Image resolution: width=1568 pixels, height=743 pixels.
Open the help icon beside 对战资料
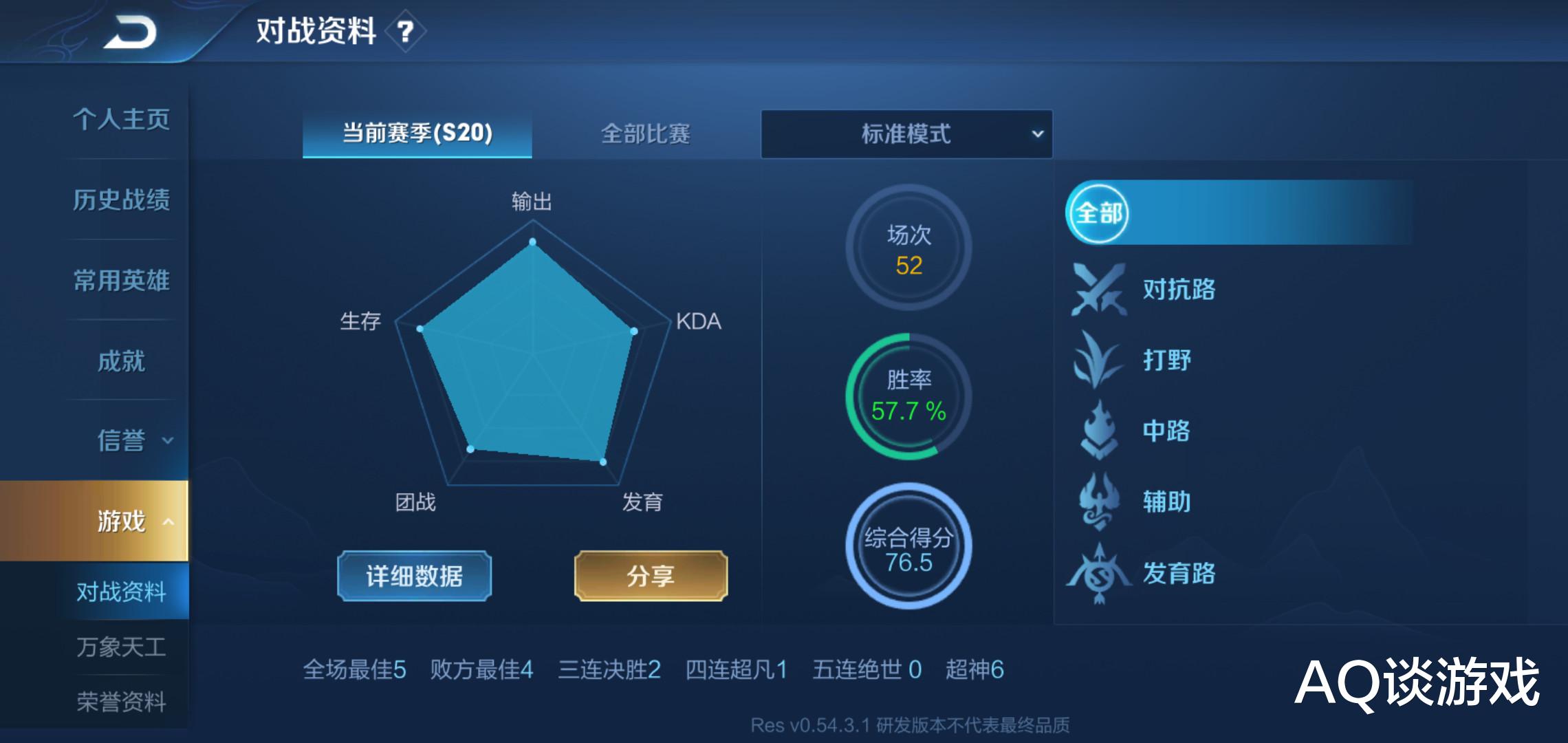click(406, 30)
